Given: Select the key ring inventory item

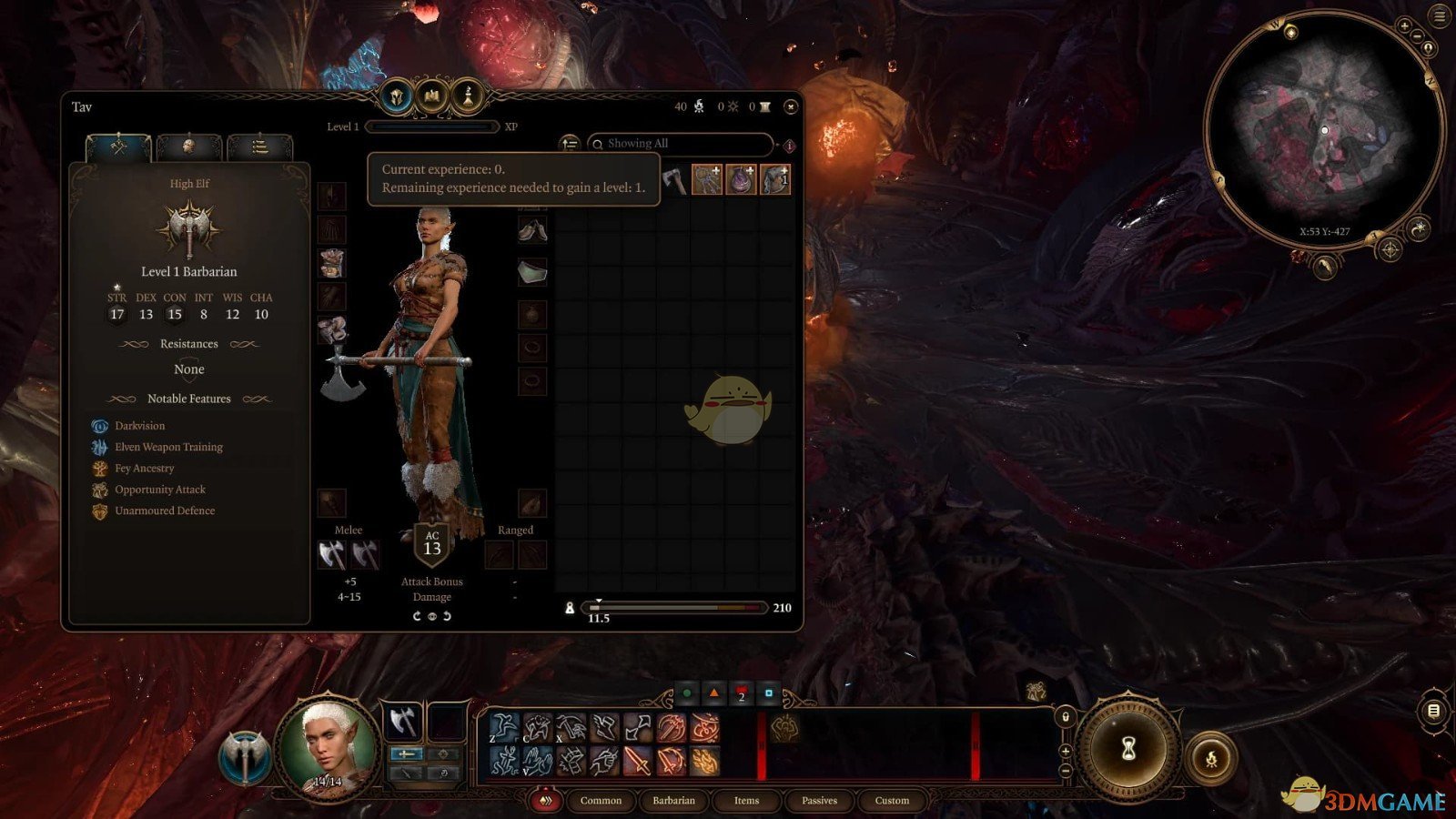Looking at the screenshot, I should click(707, 179).
